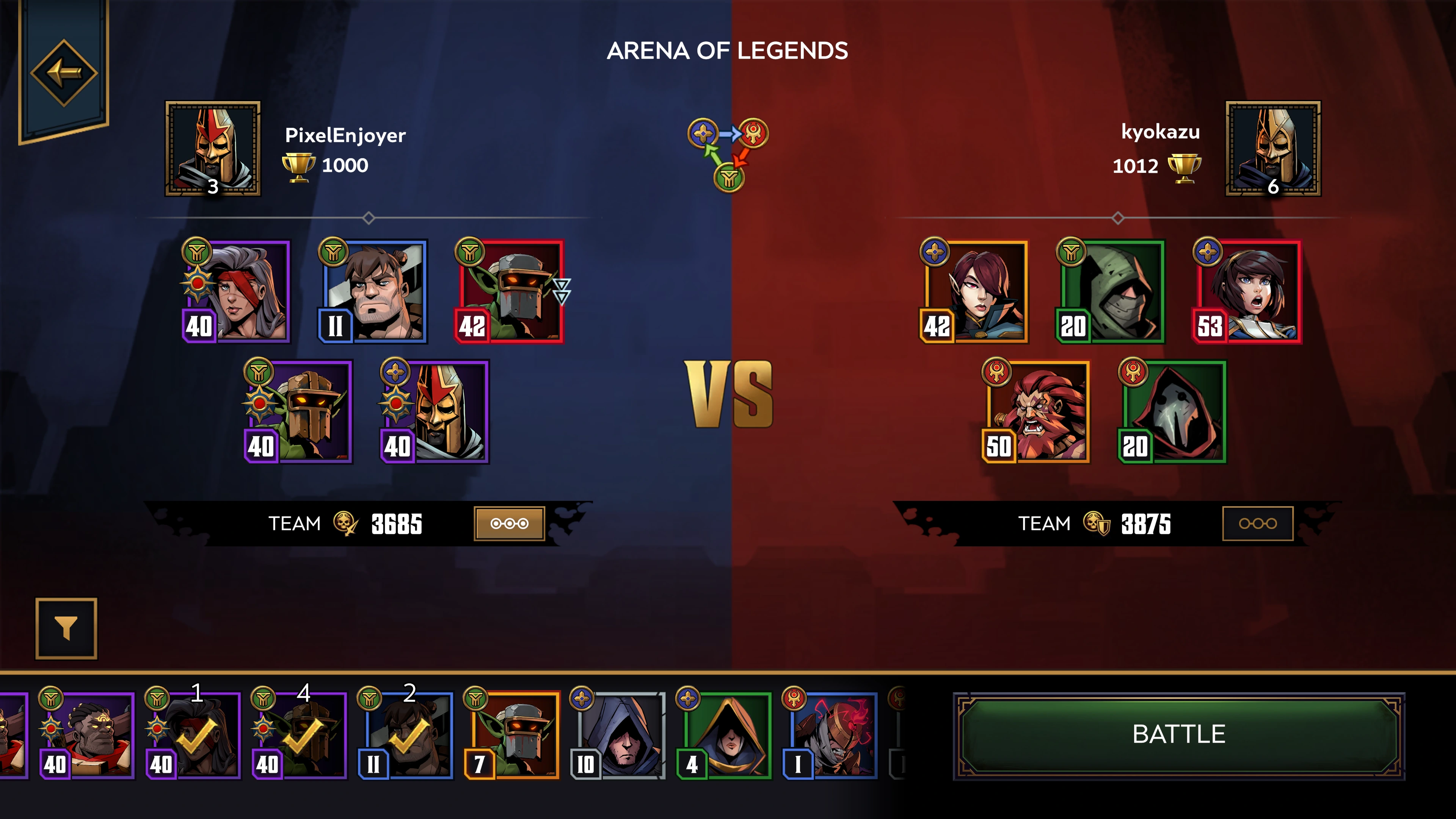Select PixelEnjoyer's level 42 goblin hero
This screenshot has height=819, width=1456.
510,292
